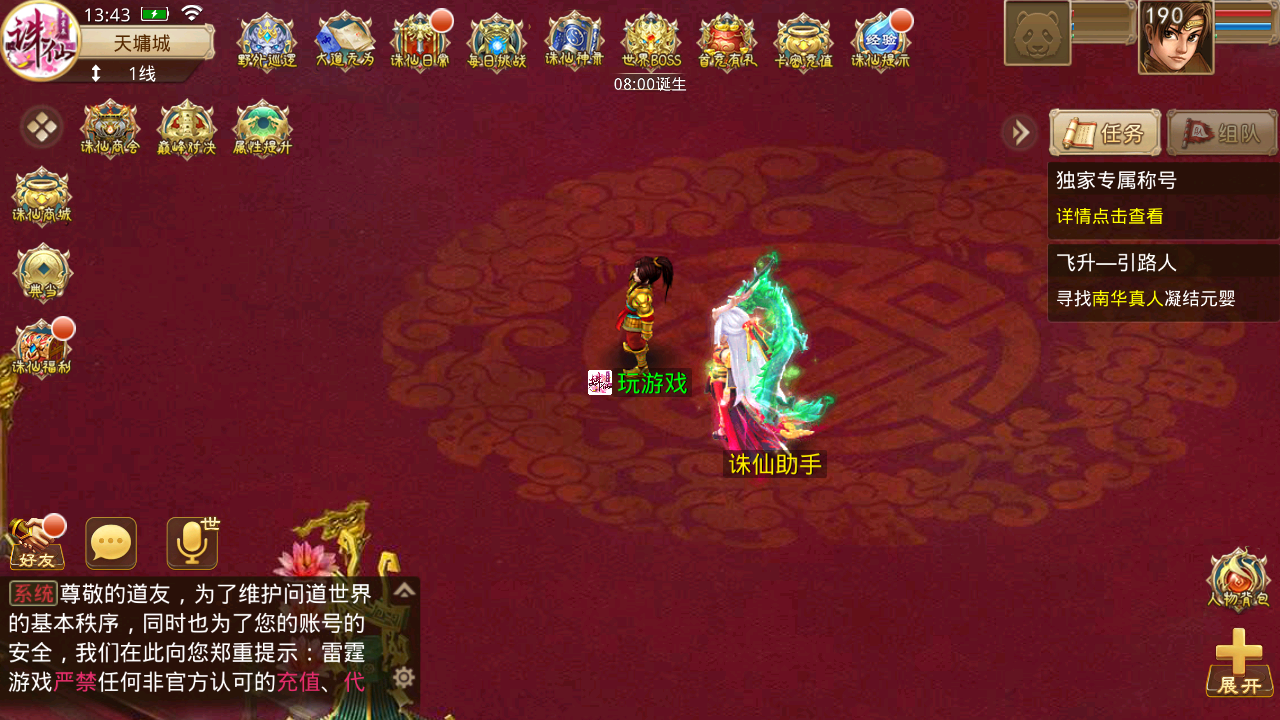
Task: Open the 典当 pawn shop icon
Action: pos(43,272)
